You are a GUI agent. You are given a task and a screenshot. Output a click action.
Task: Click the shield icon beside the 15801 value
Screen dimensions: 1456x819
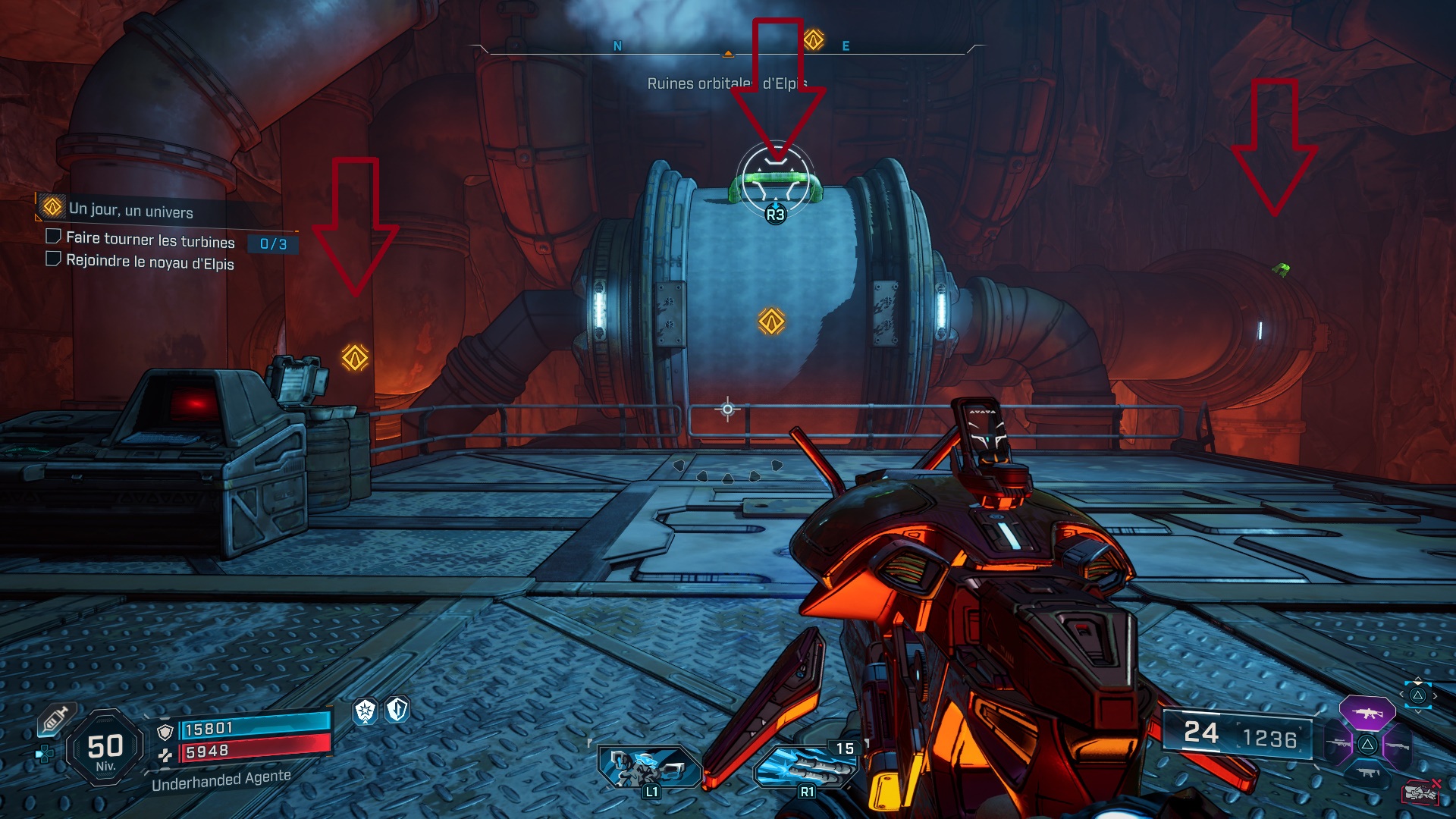tap(165, 731)
